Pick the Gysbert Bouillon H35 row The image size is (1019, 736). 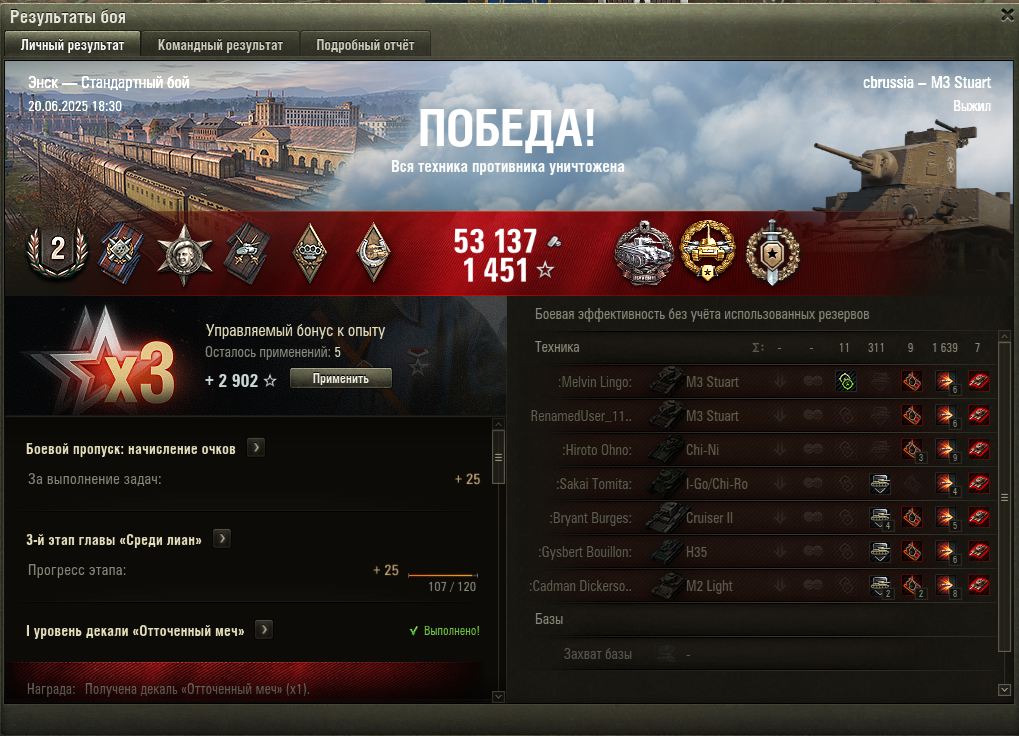(x=698, y=552)
